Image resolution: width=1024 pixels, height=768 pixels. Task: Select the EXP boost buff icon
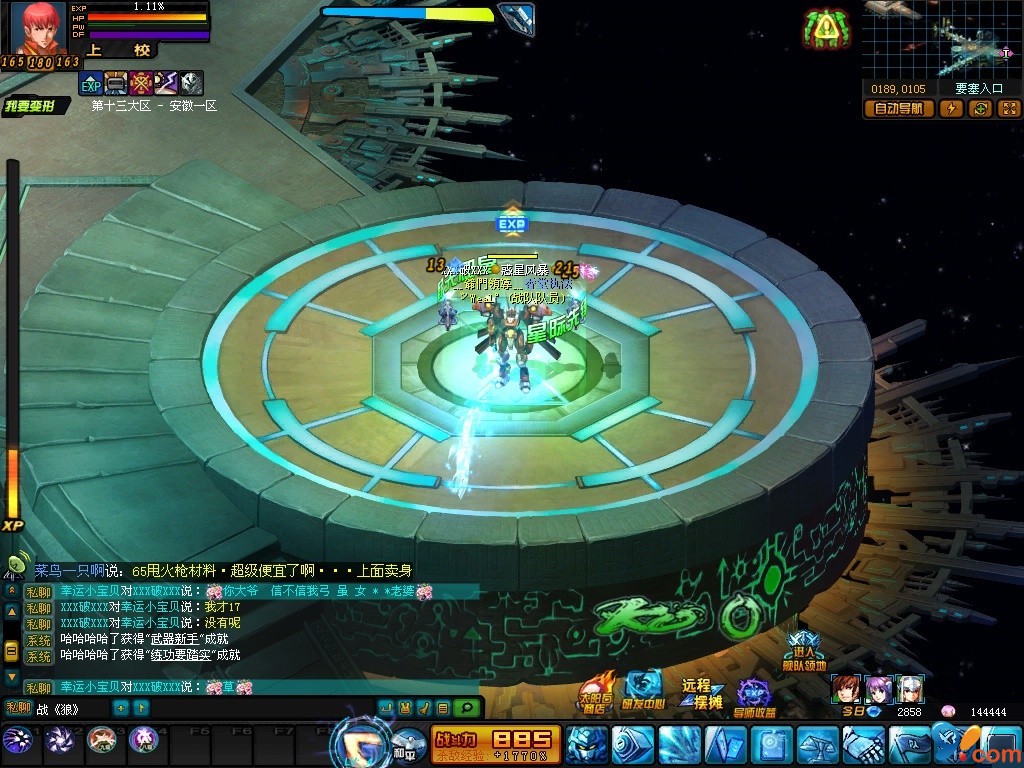point(91,83)
